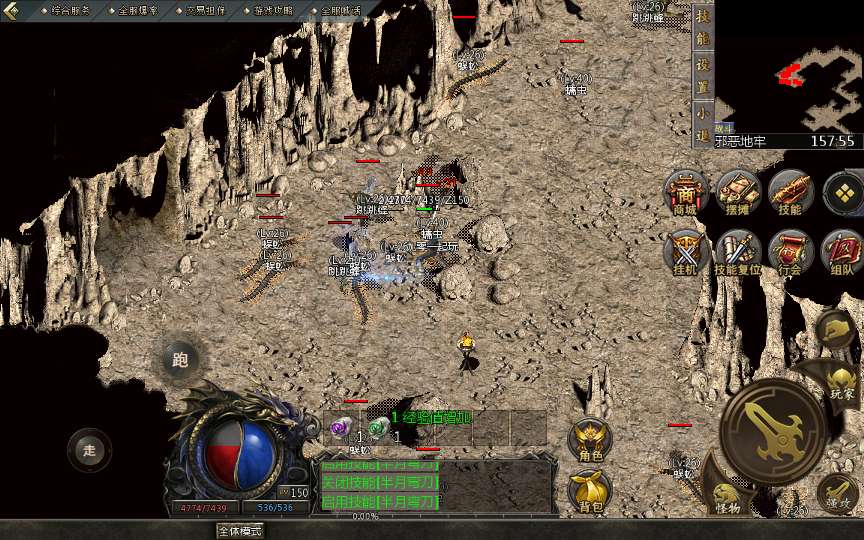The height and width of the screenshot is (540, 864).
Task: Toggle the 跑 run button
Action: click(x=180, y=360)
